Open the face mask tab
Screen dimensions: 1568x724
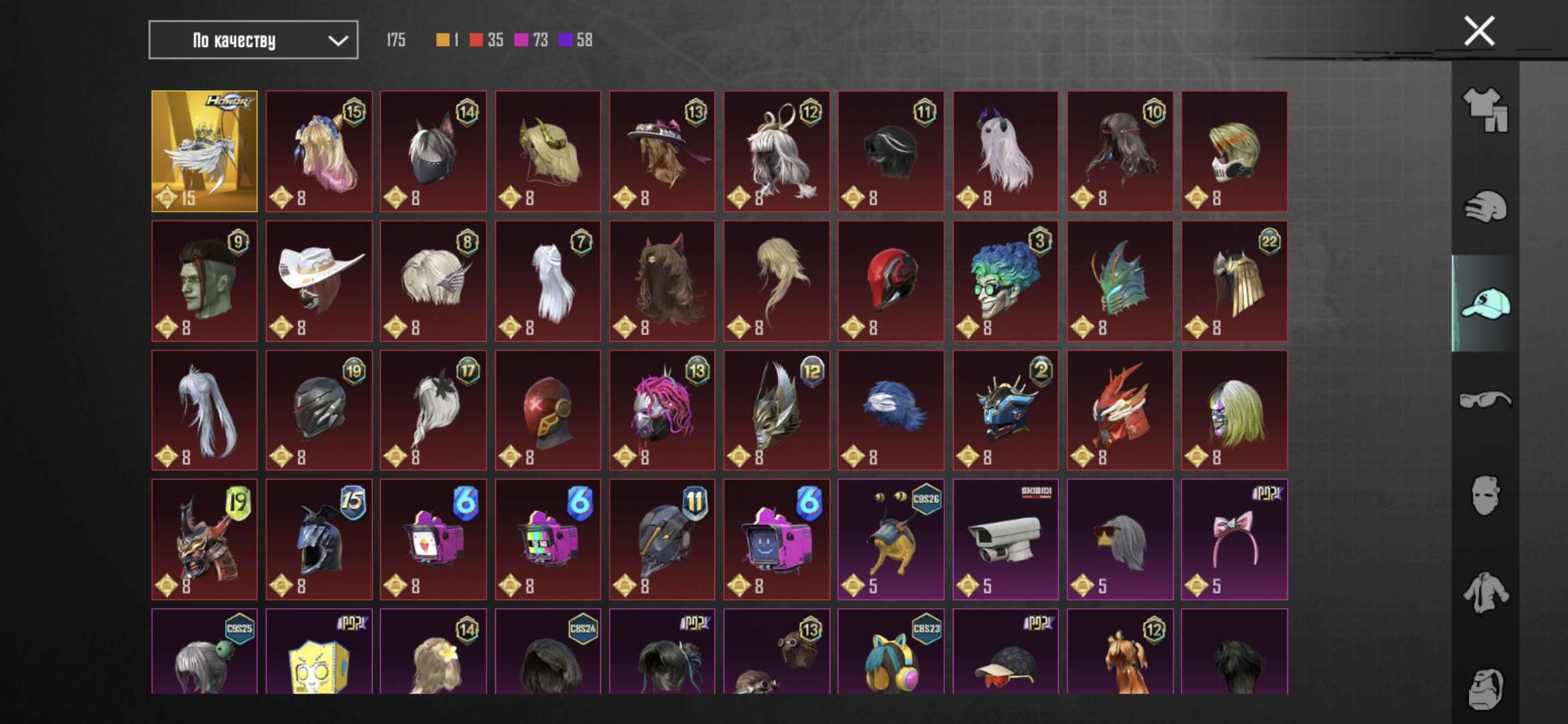(1485, 496)
